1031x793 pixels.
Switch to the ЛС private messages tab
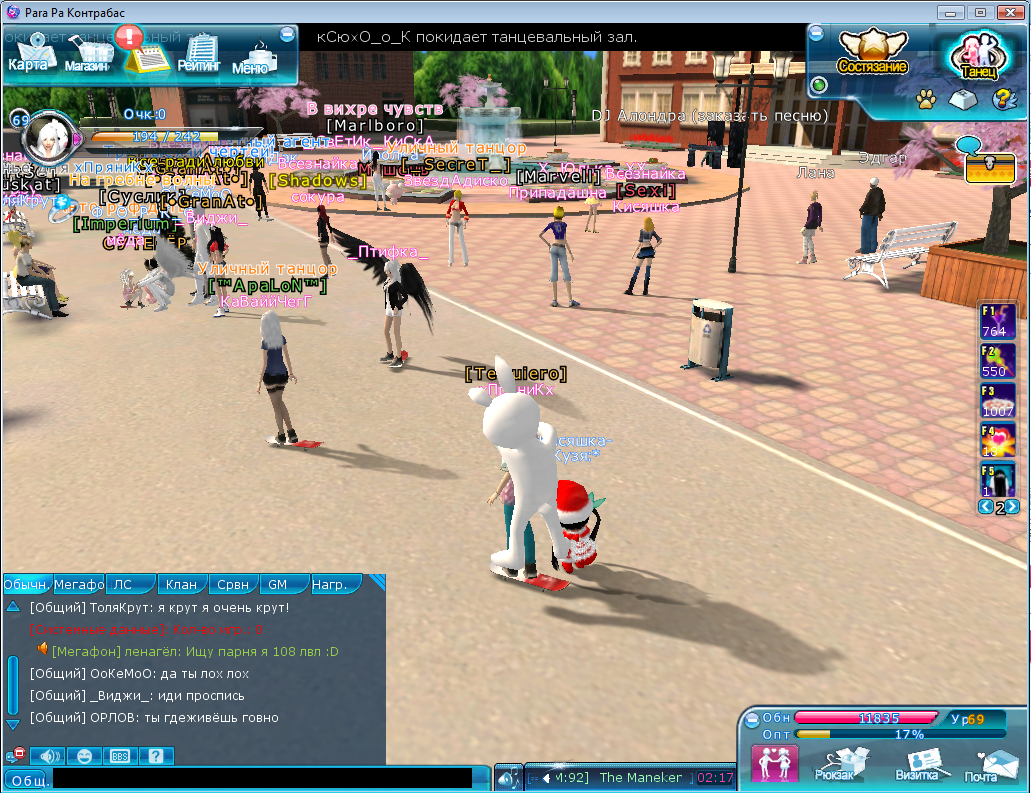tap(122, 584)
